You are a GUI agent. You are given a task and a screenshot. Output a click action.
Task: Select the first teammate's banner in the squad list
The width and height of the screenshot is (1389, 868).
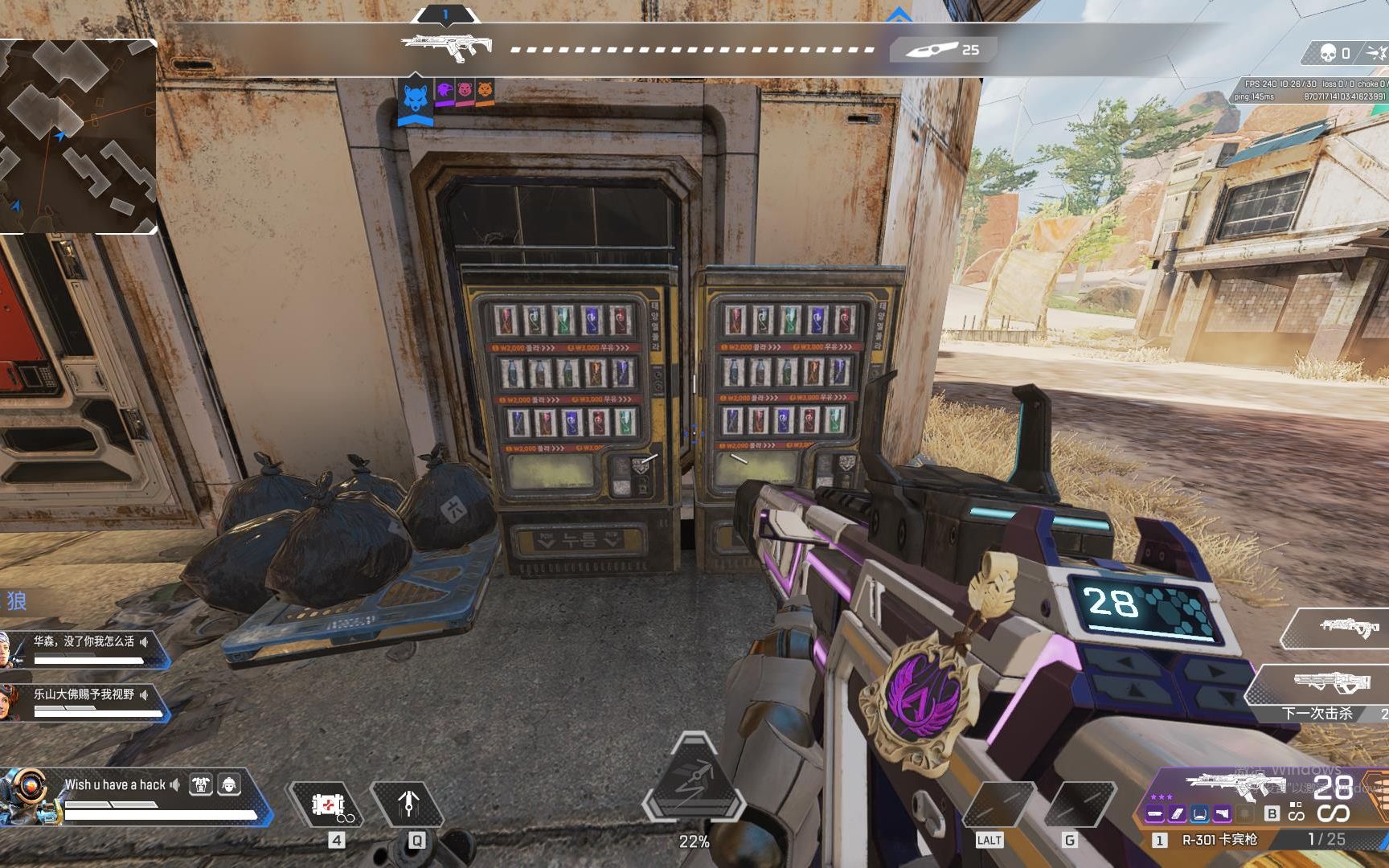coord(84,648)
